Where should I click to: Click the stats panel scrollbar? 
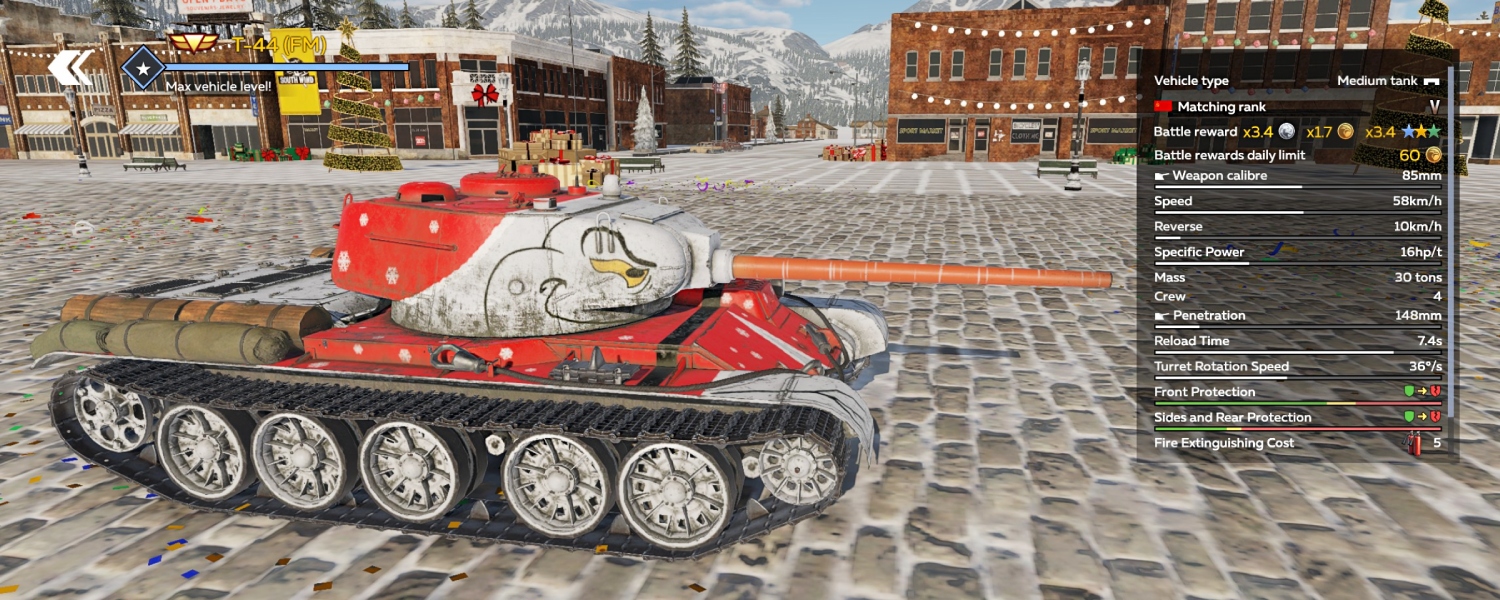click(x=1451, y=250)
